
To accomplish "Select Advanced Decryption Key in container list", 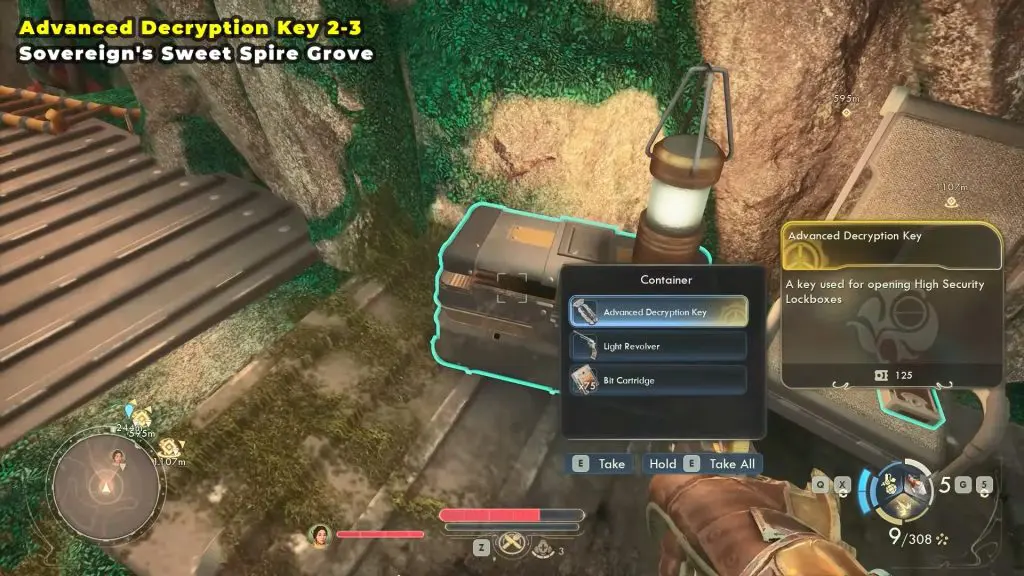I will [658, 312].
